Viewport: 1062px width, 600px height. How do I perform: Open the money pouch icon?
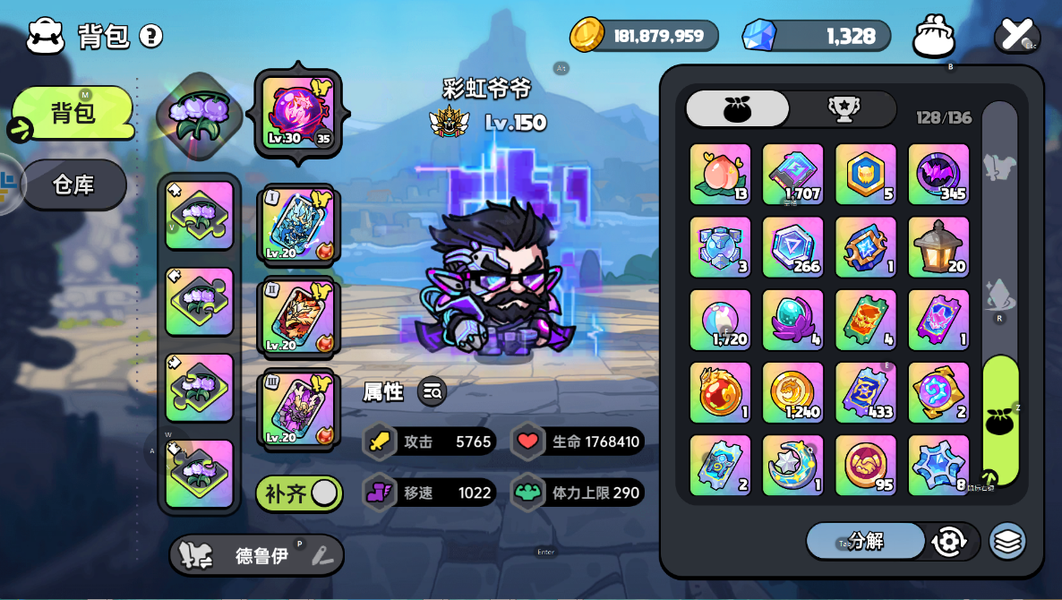click(934, 36)
